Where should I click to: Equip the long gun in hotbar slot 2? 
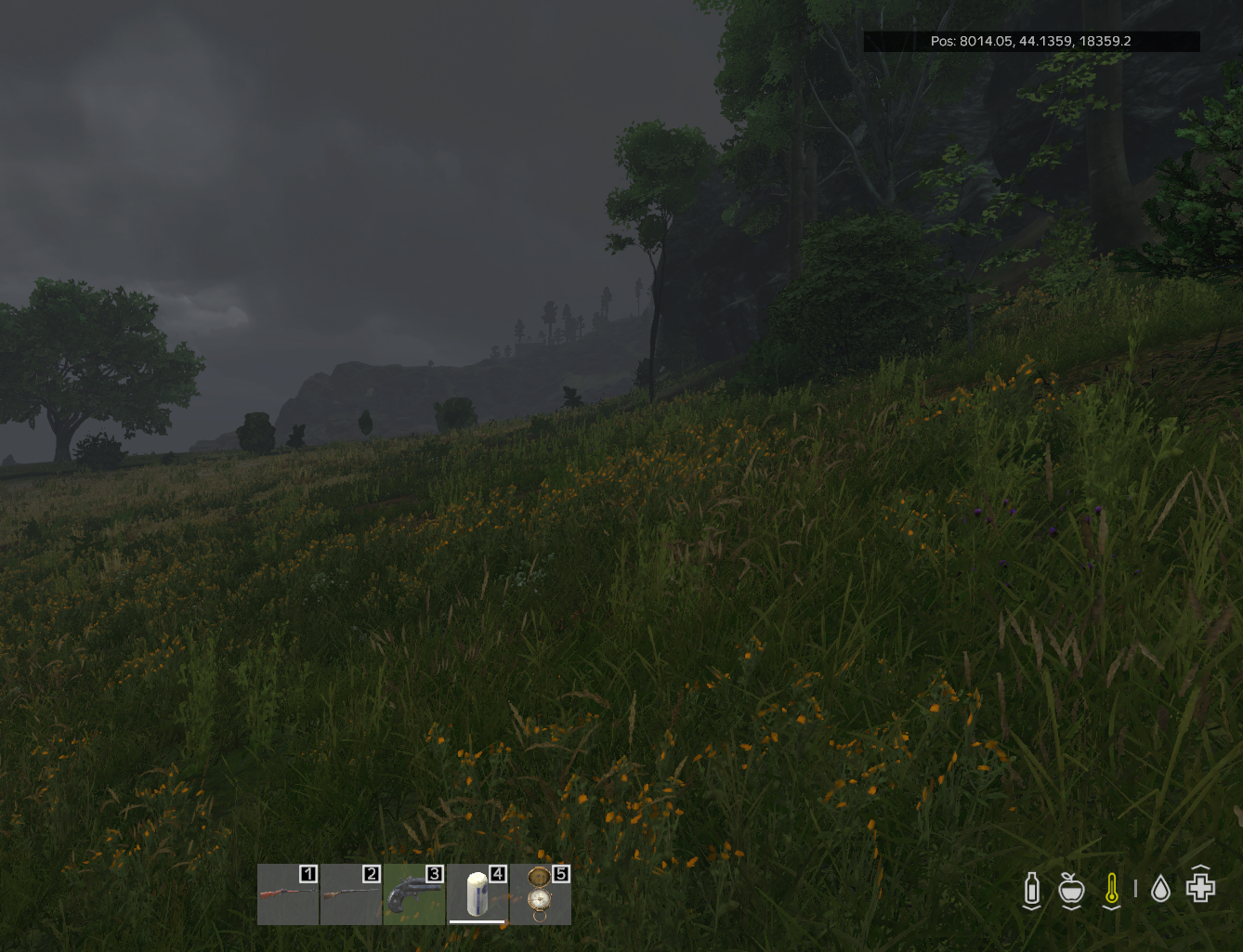coord(351,894)
